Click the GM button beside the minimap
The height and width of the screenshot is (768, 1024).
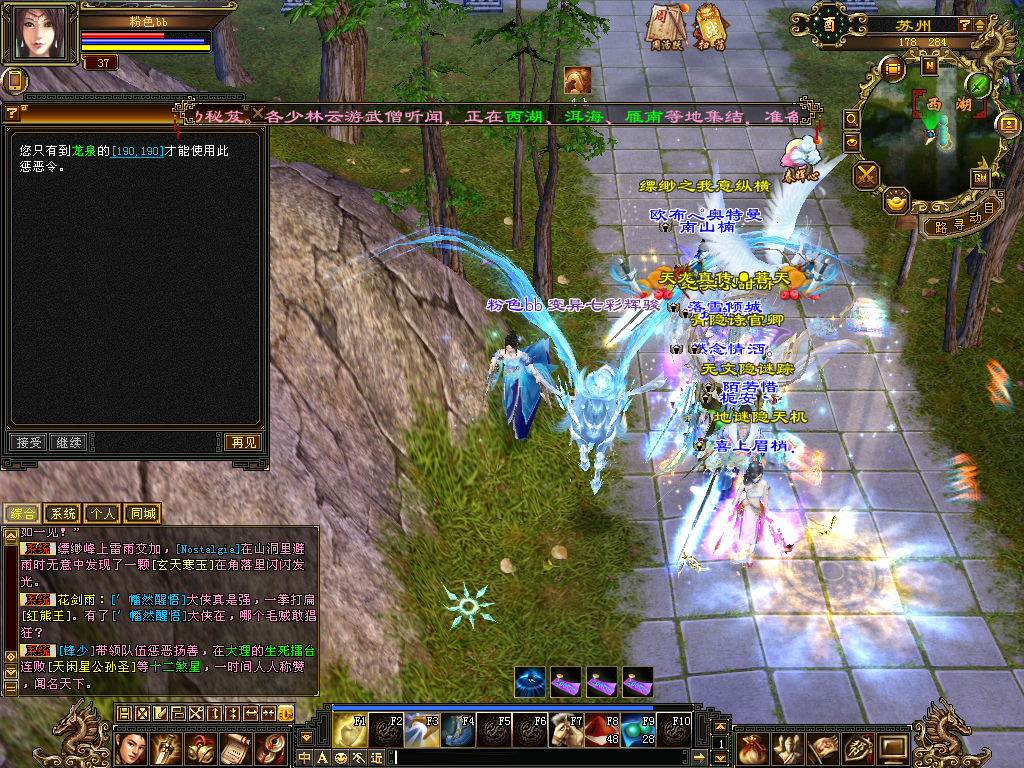coord(980,177)
